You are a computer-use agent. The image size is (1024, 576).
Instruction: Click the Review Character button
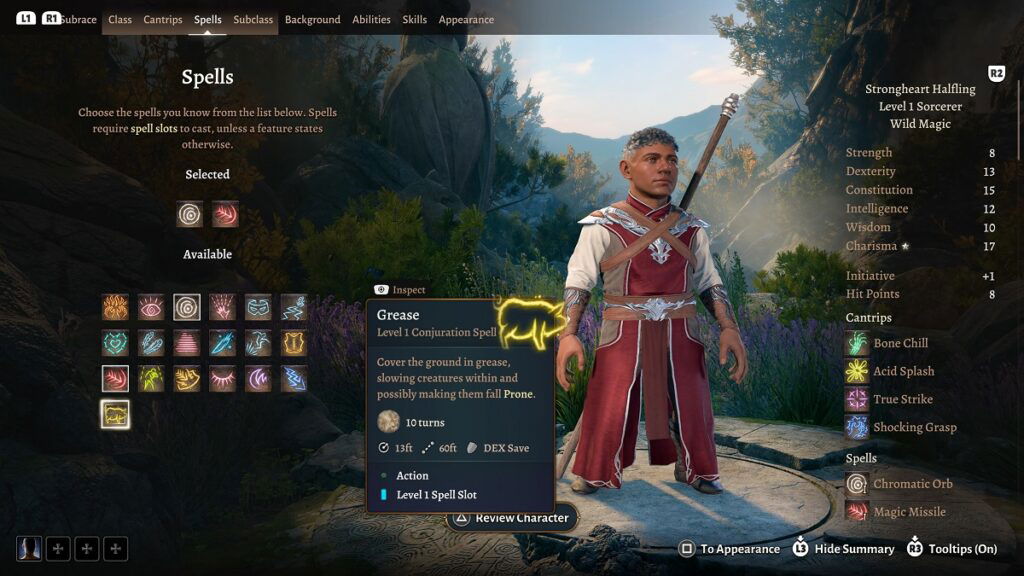[x=511, y=518]
